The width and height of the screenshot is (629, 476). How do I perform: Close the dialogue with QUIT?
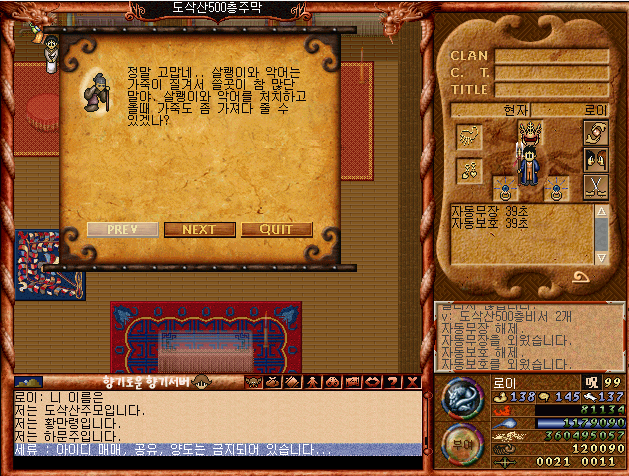[x=276, y=229]
